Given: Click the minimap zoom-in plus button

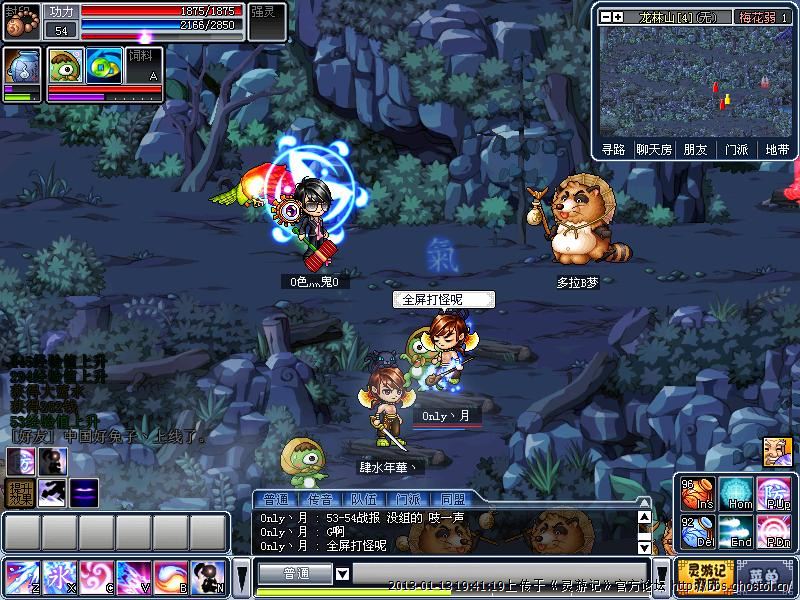Looking at the screenshot, I should (x=619, y=17).
